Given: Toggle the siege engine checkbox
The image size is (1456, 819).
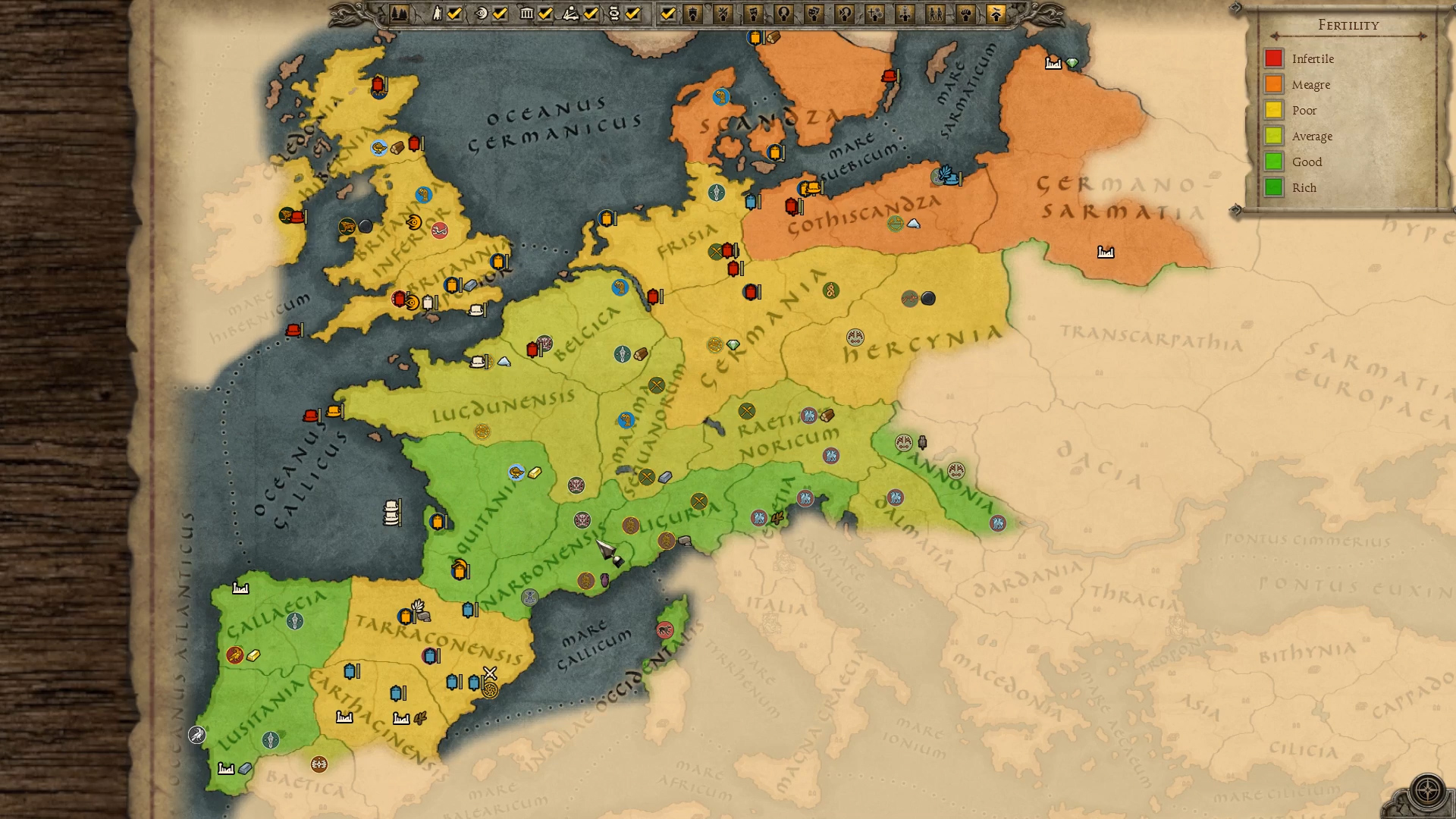Looking at the screenshot, I should pos(591,14).
